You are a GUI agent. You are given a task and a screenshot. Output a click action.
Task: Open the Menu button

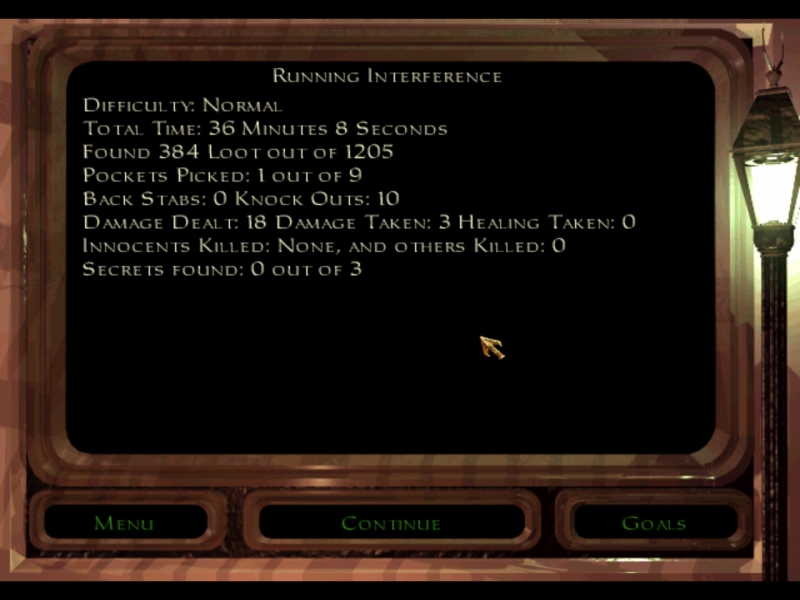[x=124, y=523]
